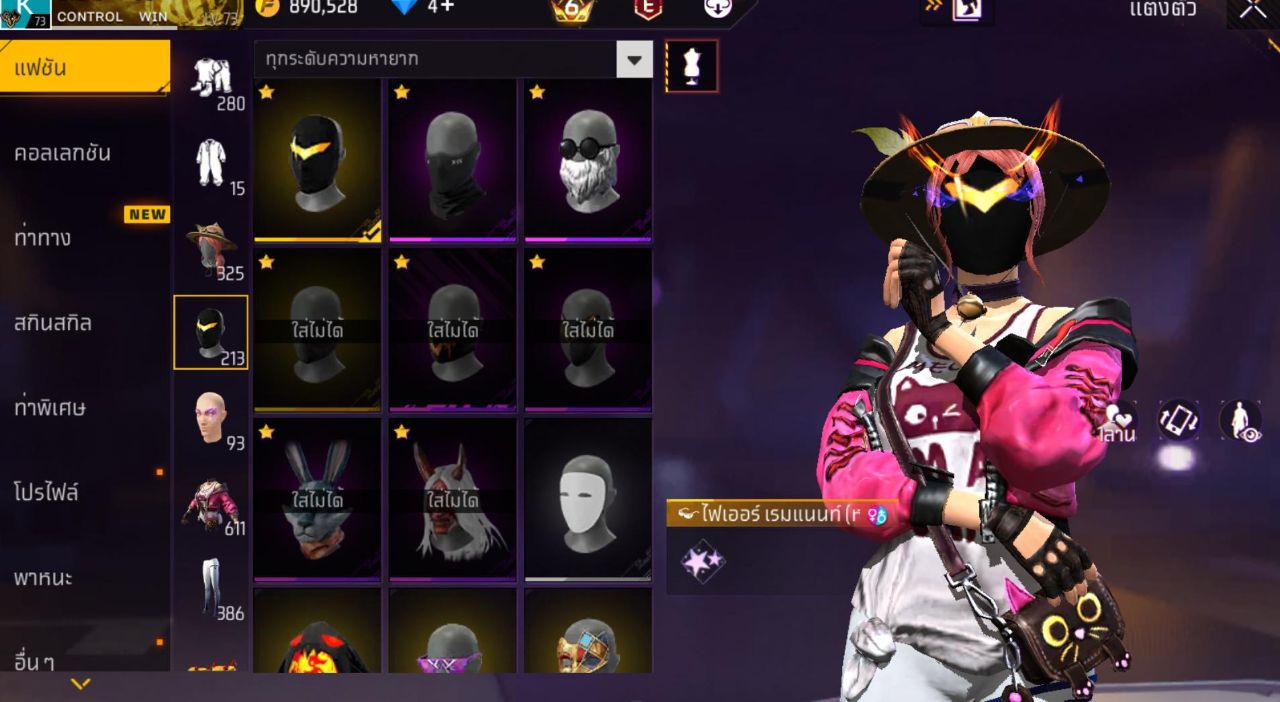Choose the blue rabbit head mask

(317, 499)
